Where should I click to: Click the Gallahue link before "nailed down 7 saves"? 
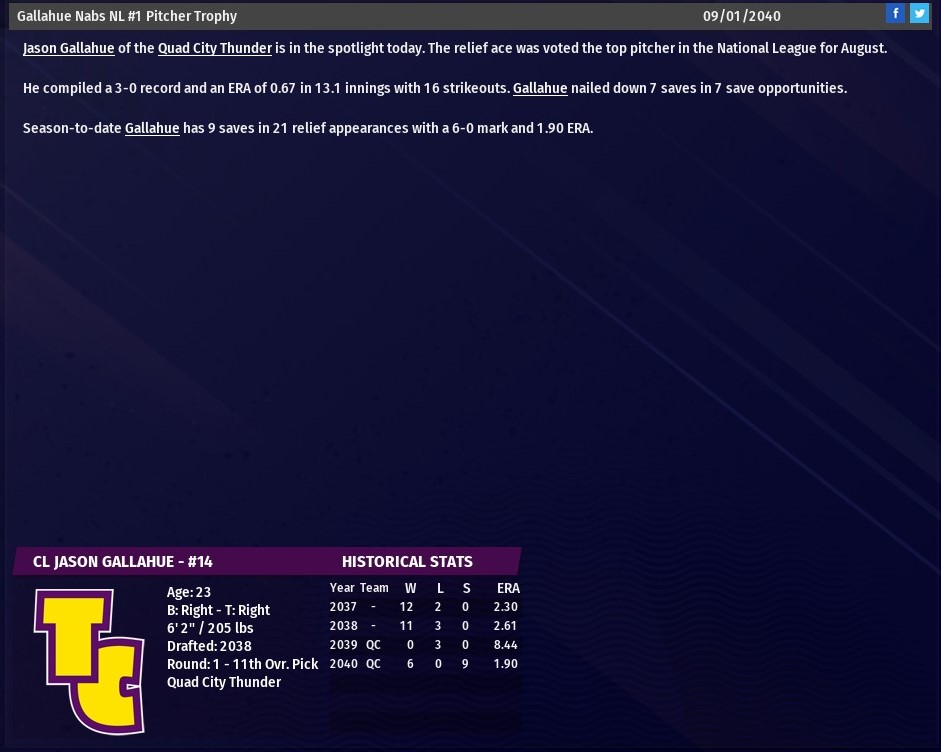point(540,88)
